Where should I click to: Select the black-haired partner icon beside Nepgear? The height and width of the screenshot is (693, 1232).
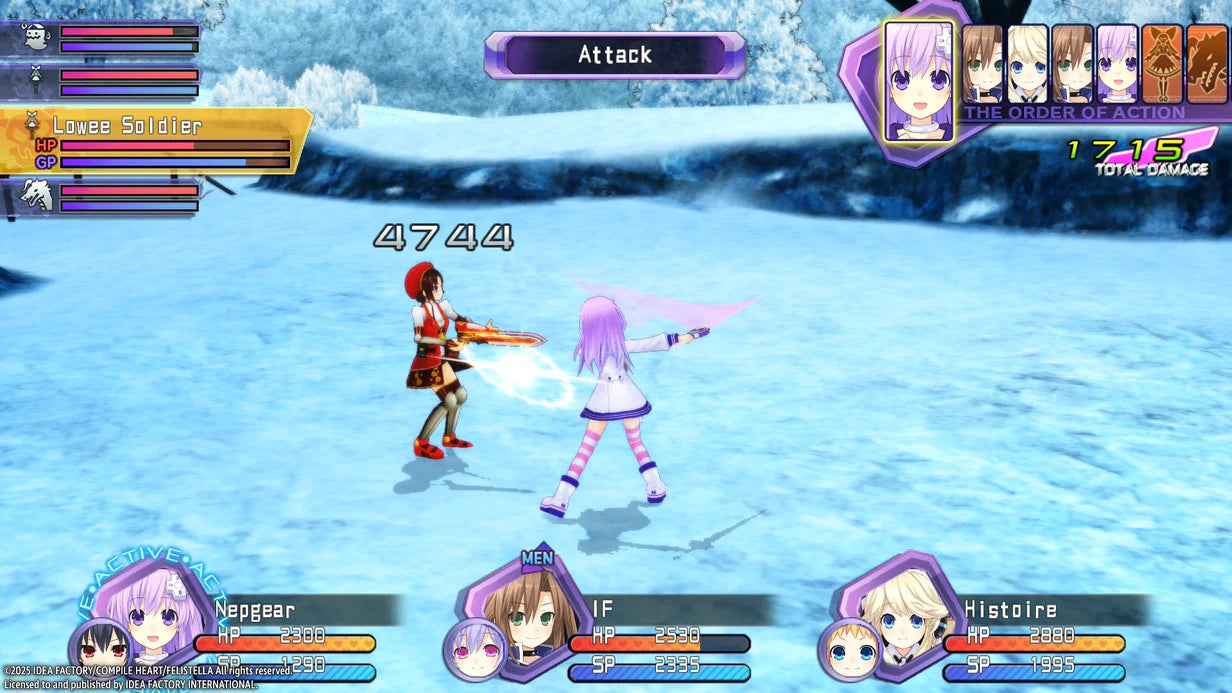pos(100,650)
